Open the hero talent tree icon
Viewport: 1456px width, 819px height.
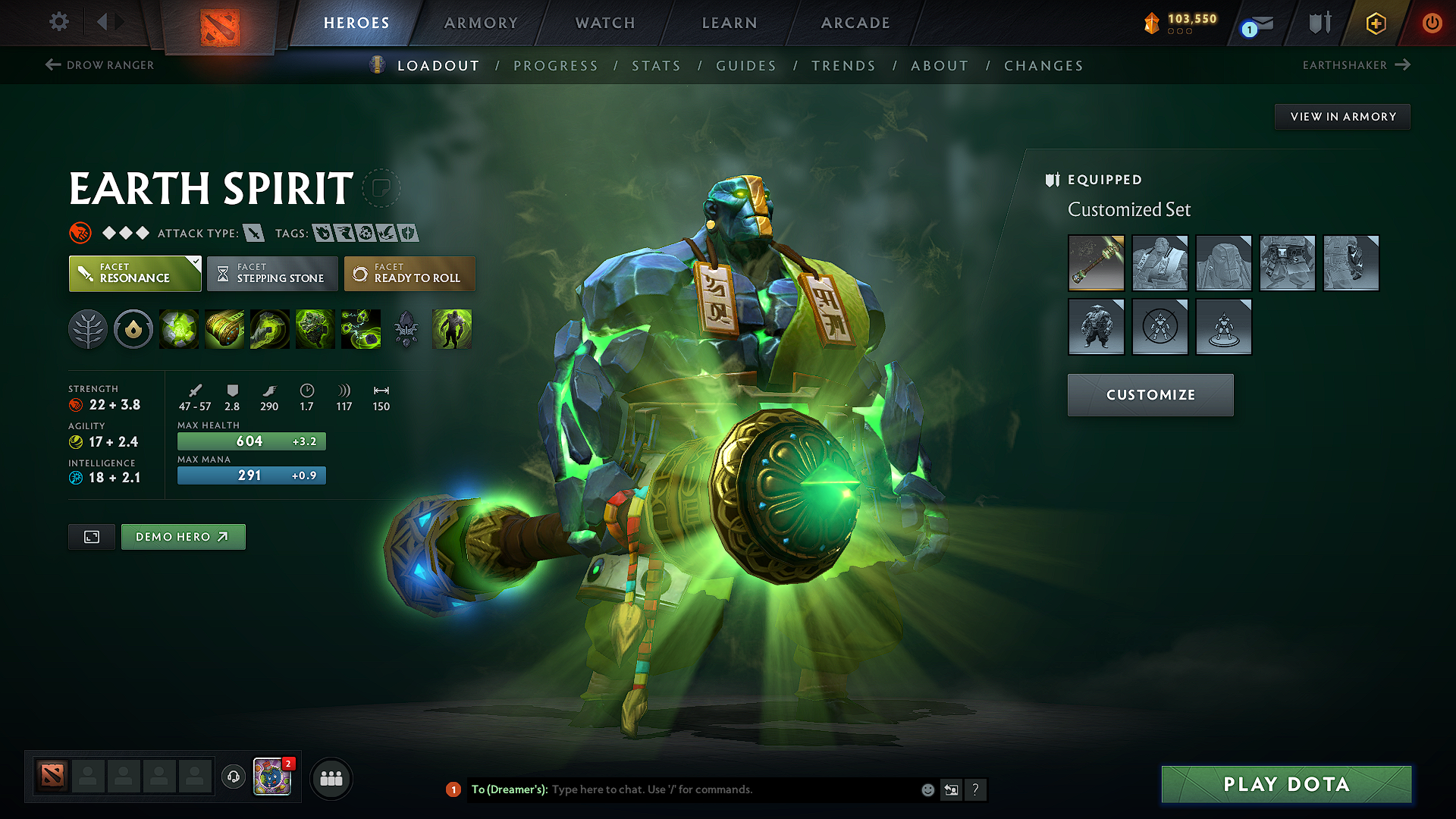88,329
